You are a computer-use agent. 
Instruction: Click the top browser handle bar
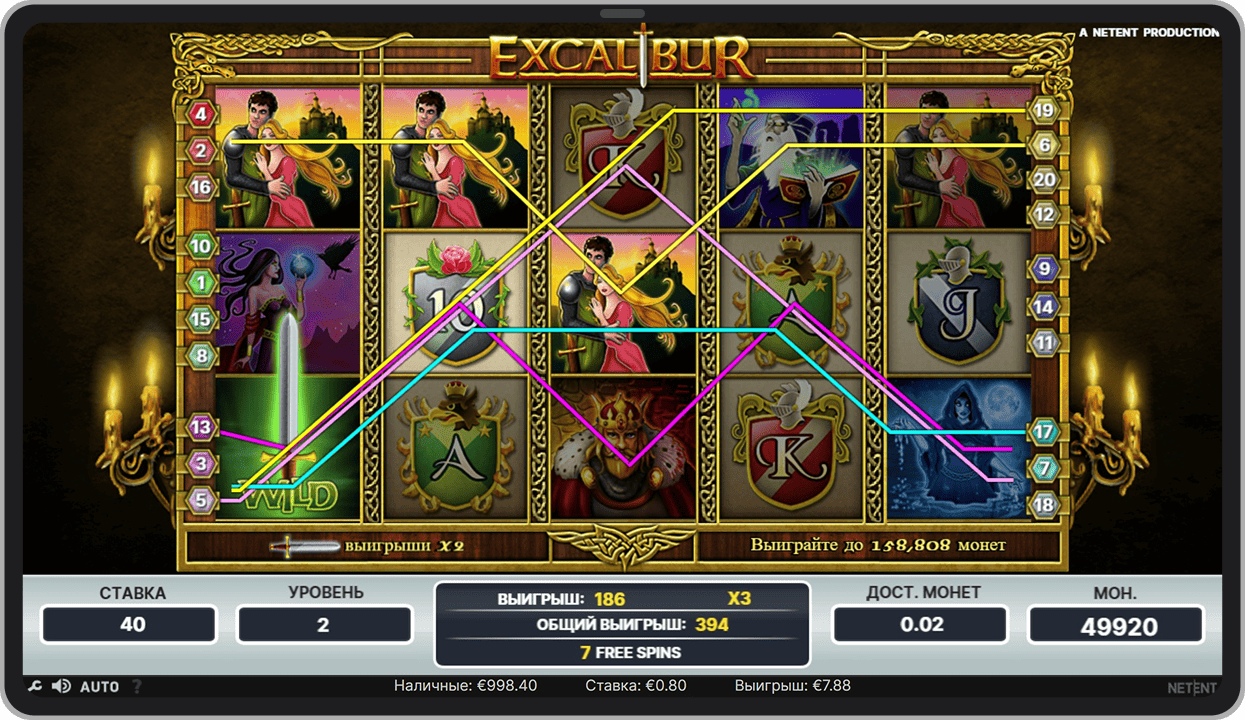(622, 13)
